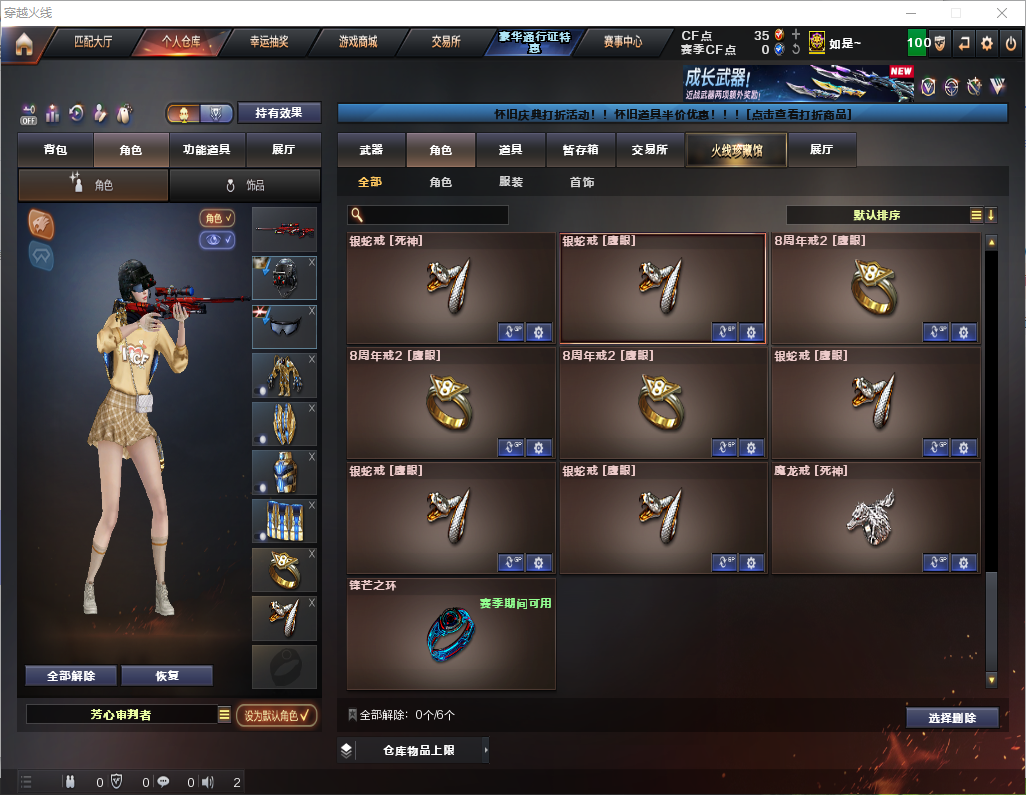The image size is (1026, 795).
Task: Filter items by 首饰 accessories
Action: tap(582, 183)
